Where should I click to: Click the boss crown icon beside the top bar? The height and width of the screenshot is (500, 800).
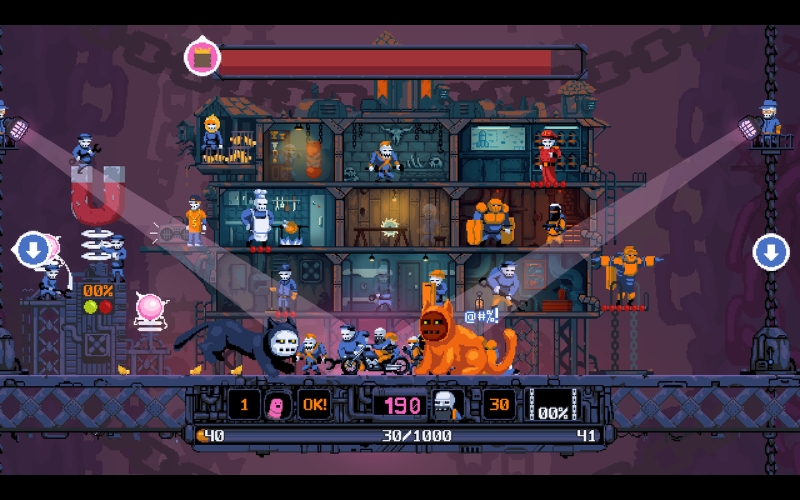pyautogui.click(x=203, y=57)
